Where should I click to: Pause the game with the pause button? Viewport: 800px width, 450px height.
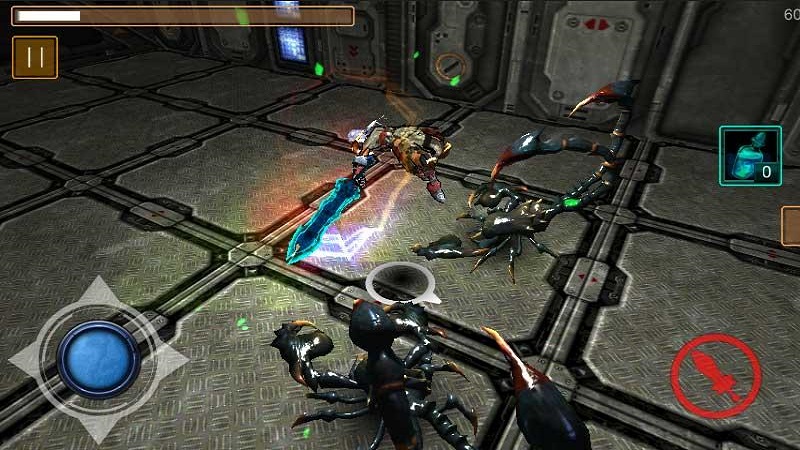pos(35,57)
